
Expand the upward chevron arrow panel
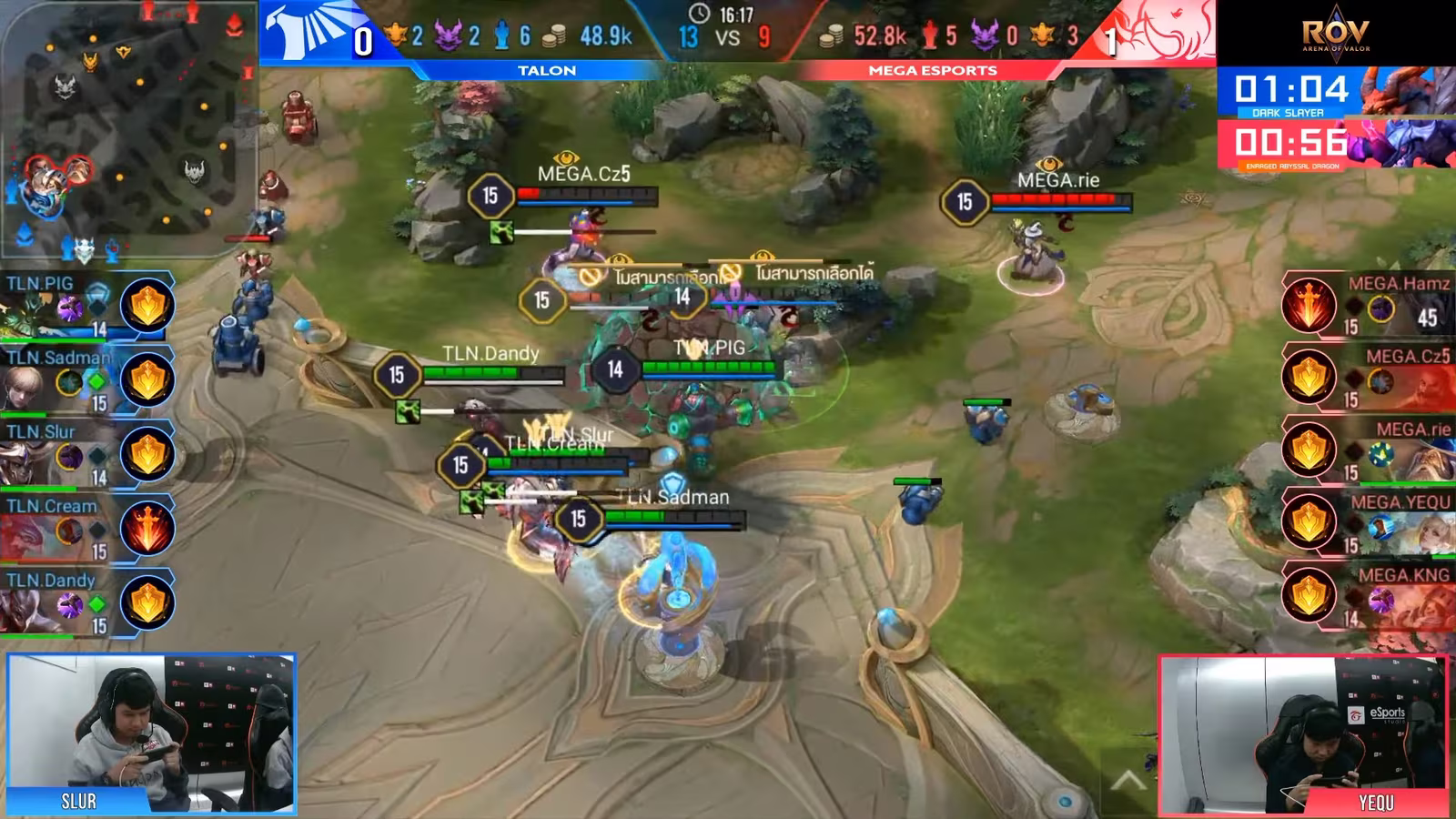coord(1127,780)
